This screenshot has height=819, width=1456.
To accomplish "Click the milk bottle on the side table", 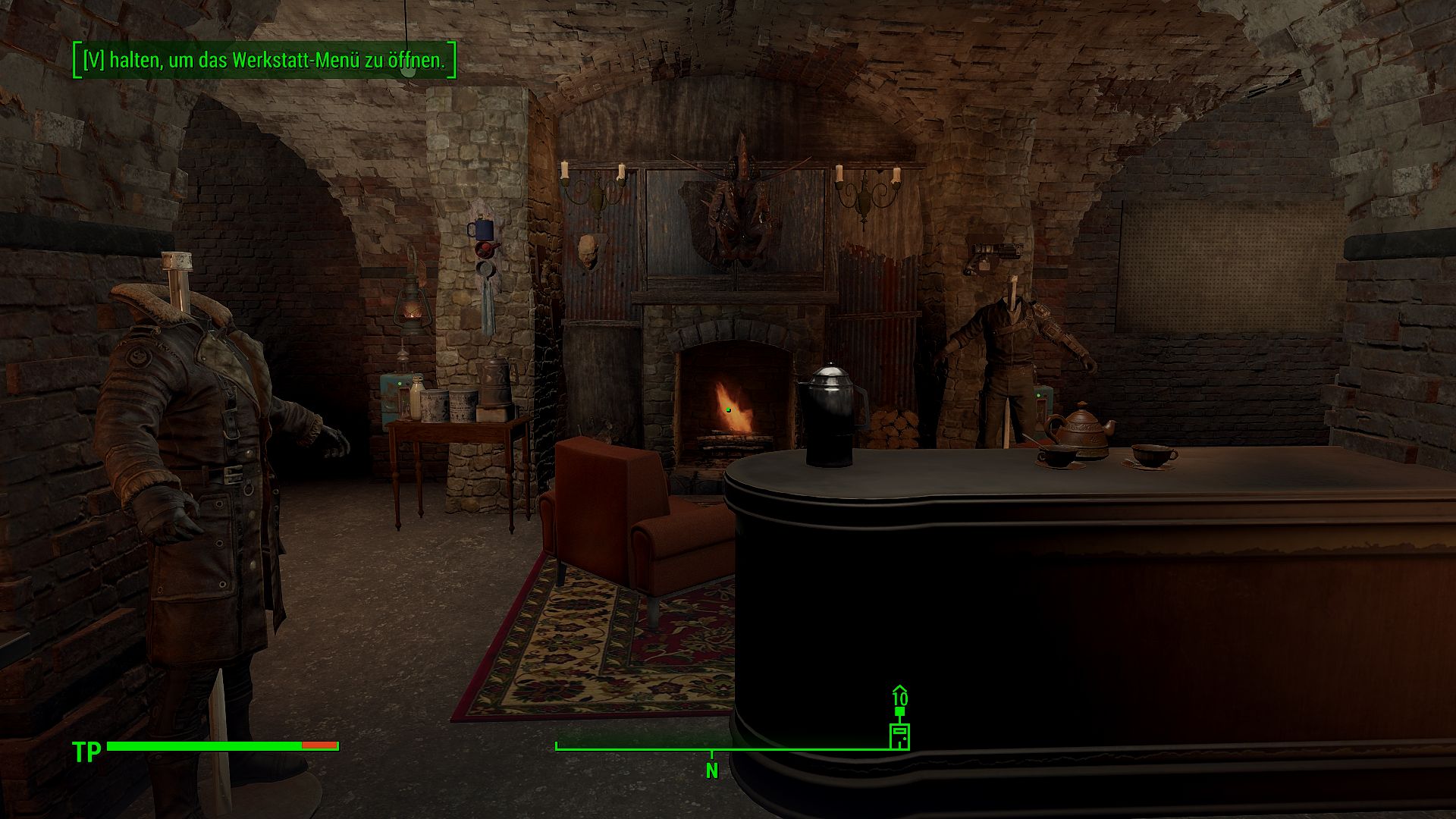I will point(416,400).
